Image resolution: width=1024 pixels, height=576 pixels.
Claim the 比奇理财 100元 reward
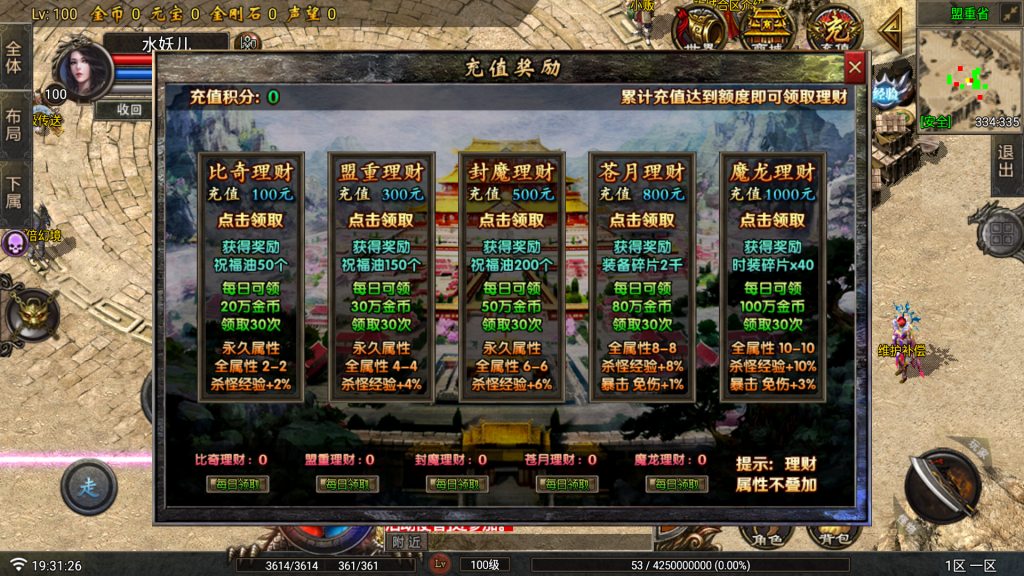[251, 220]
